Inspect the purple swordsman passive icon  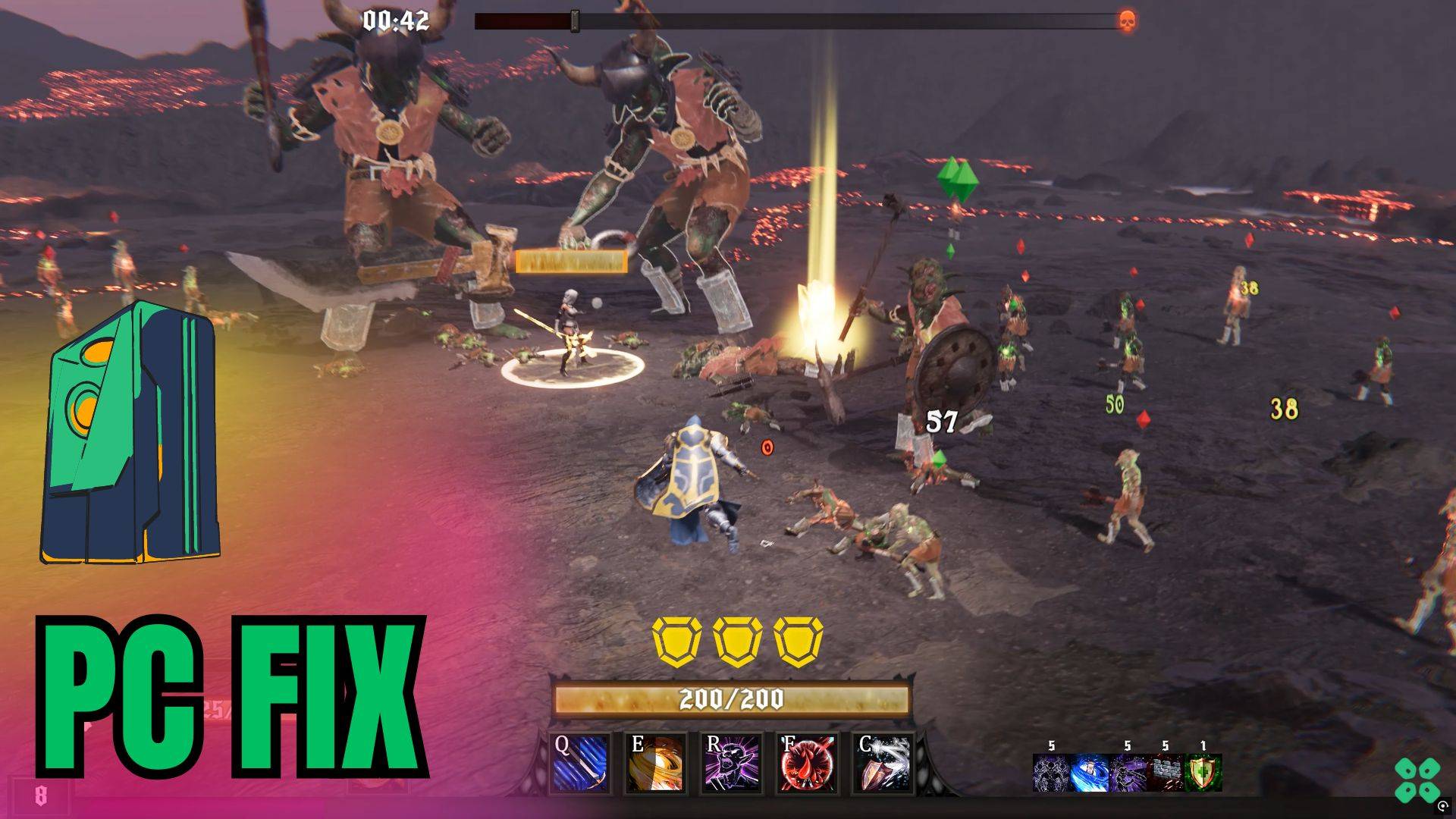click(x=1127, y=773)
